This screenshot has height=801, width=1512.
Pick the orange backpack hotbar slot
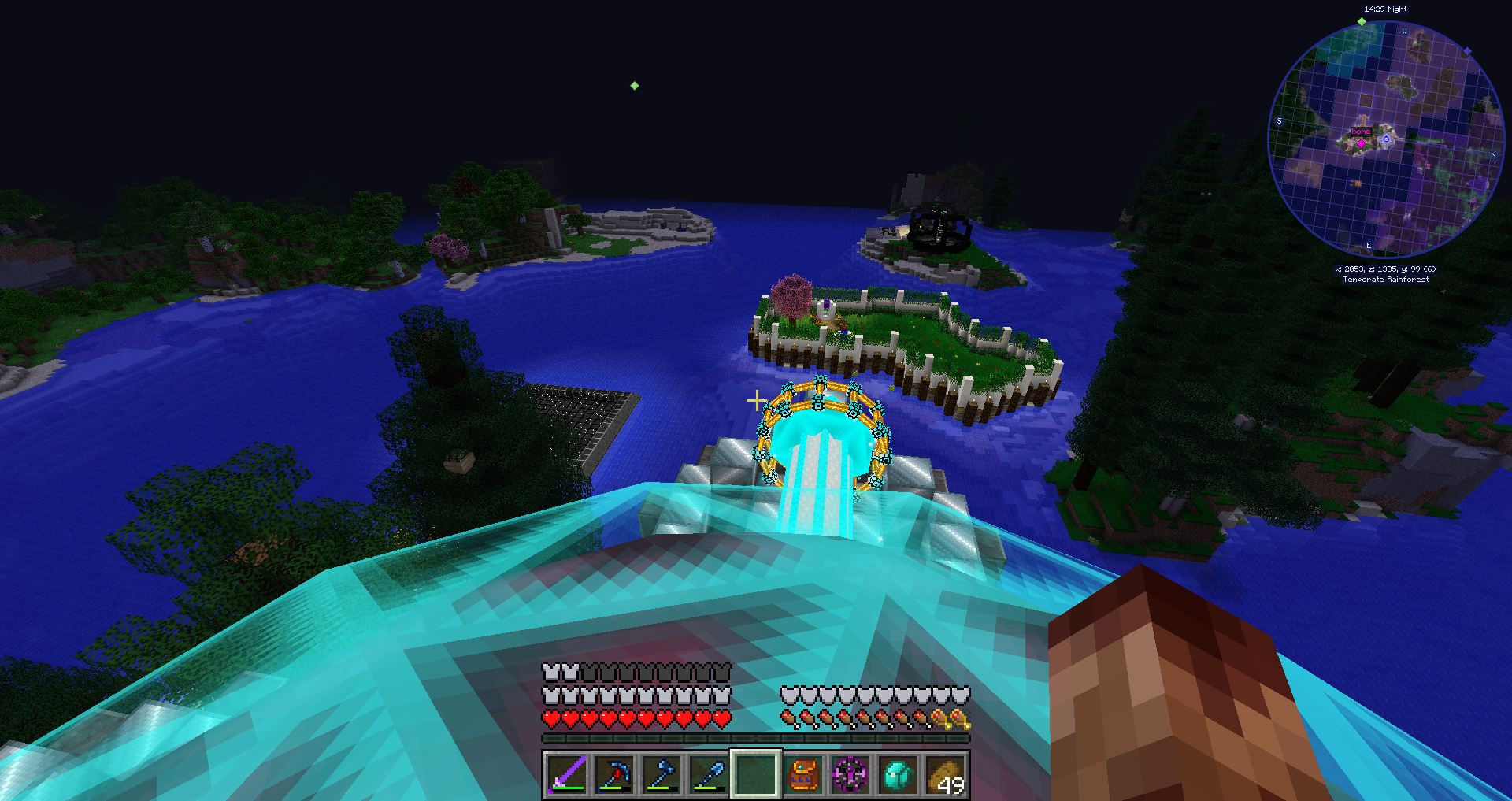click(803, 774)
